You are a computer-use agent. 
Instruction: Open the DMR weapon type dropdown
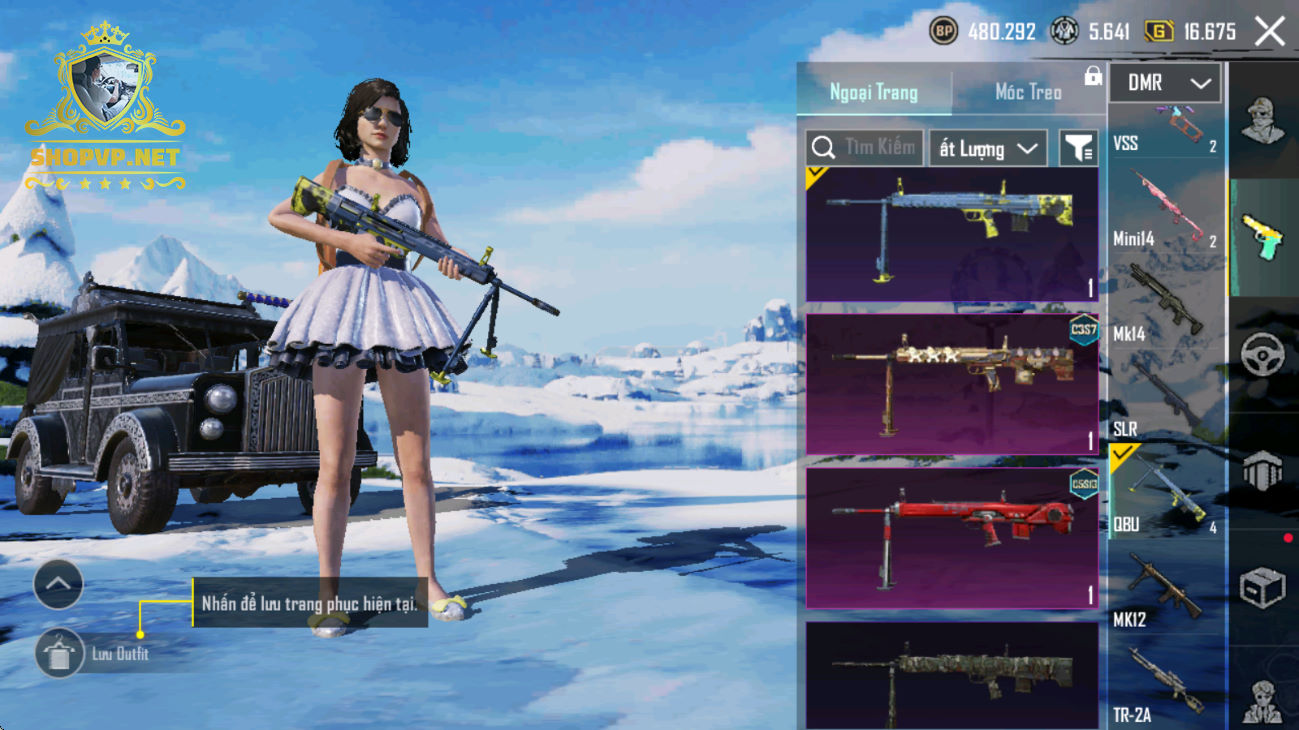tap(1164, 84)
